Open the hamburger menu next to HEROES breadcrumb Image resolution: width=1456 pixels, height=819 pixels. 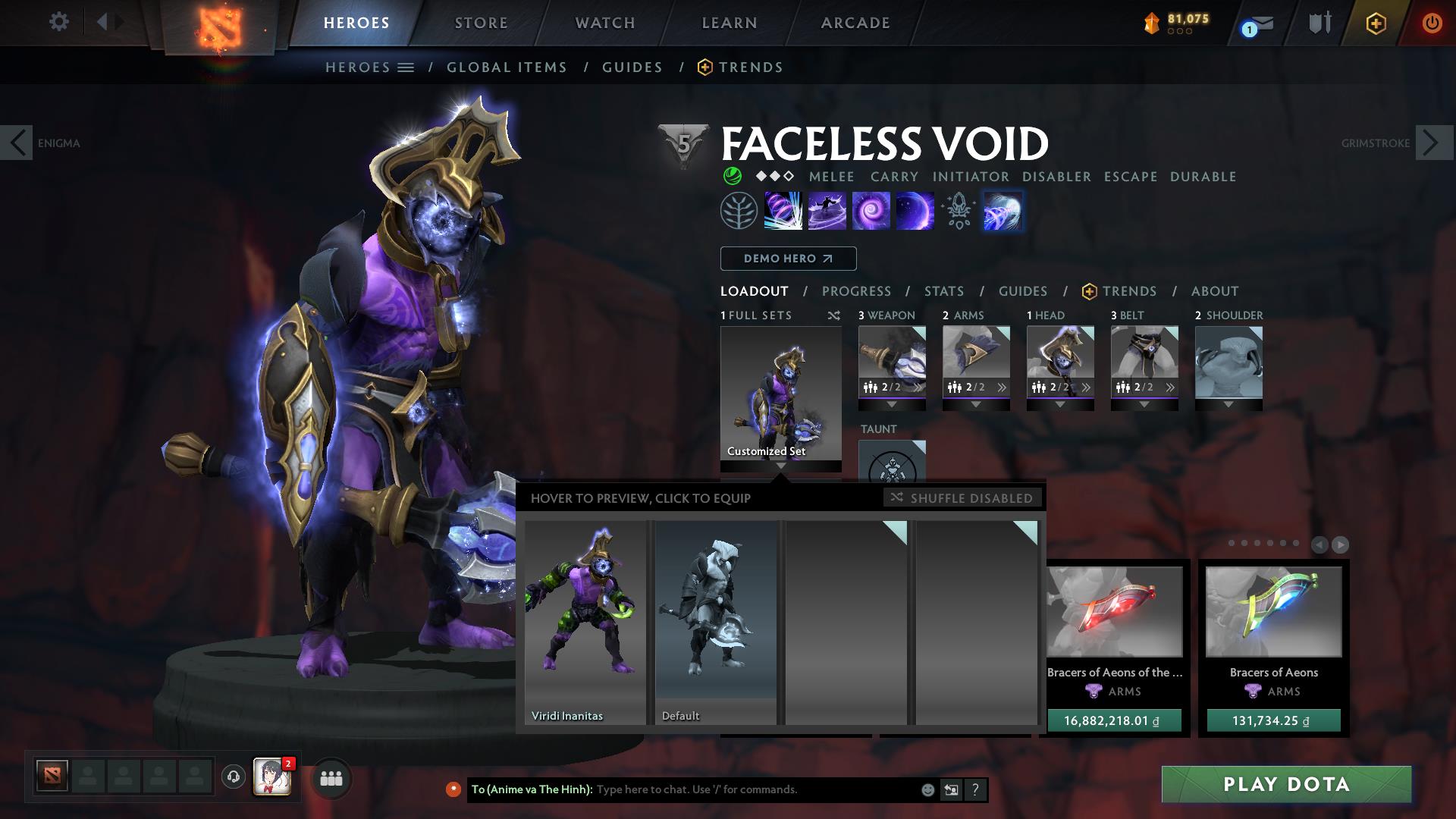coord(406,67)
